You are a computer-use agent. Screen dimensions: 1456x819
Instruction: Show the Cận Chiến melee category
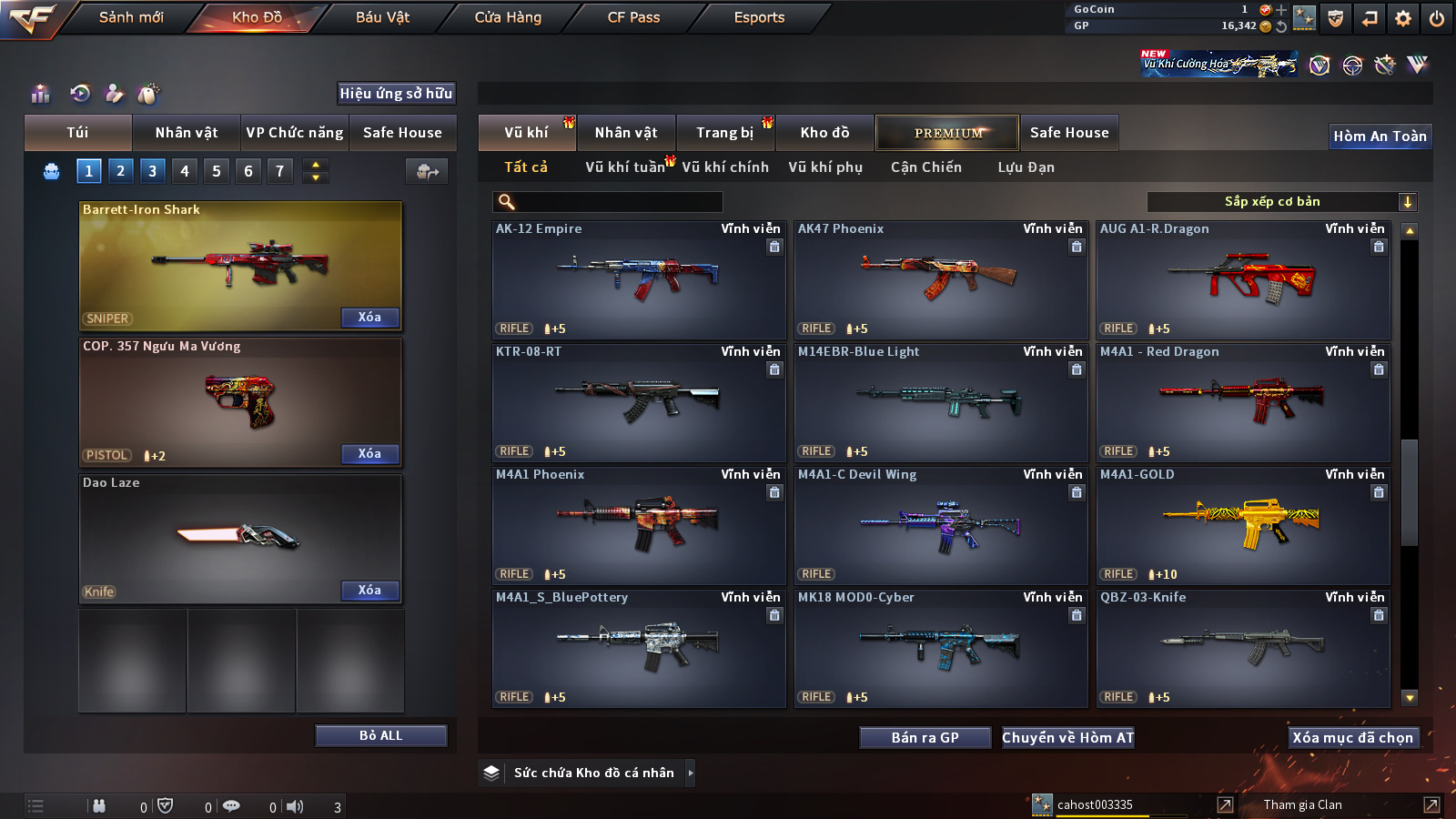pos(925,167)
